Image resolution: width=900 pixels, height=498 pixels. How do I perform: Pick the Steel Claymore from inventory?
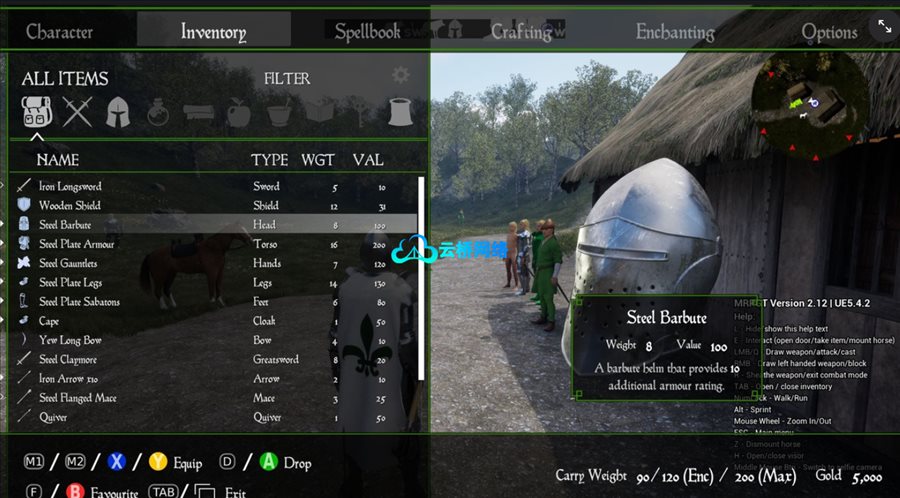(68, 359)
